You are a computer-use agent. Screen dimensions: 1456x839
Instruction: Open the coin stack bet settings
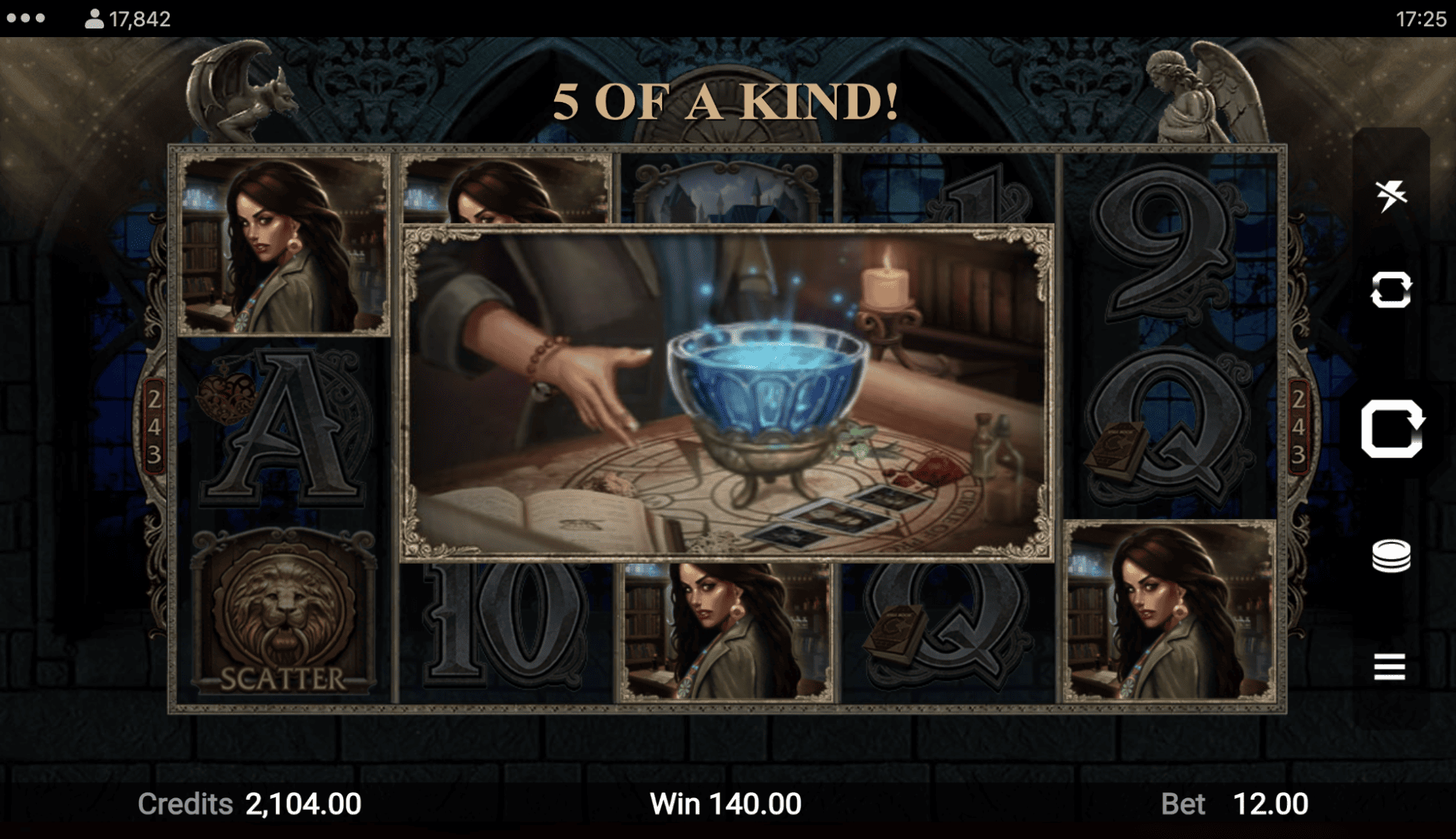(1390, 556)
